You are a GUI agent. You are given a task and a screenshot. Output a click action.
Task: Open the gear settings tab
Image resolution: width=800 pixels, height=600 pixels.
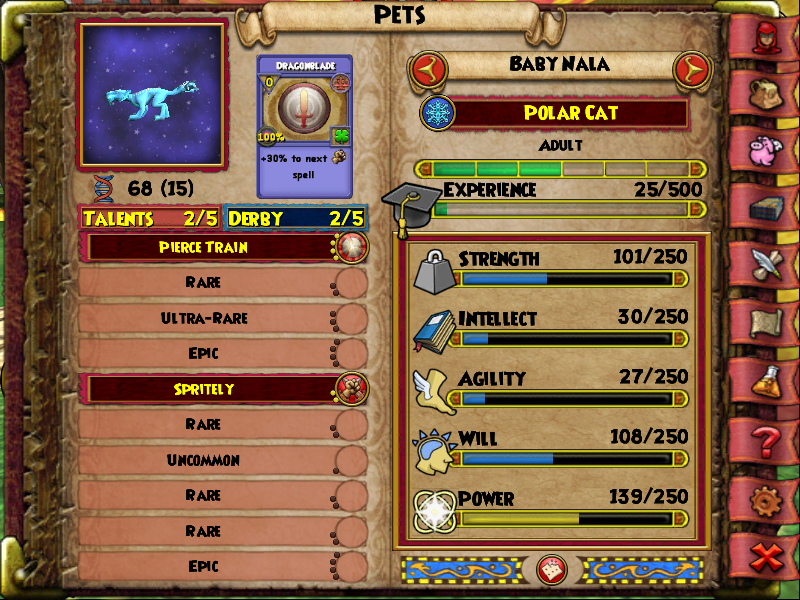point(767,497)
